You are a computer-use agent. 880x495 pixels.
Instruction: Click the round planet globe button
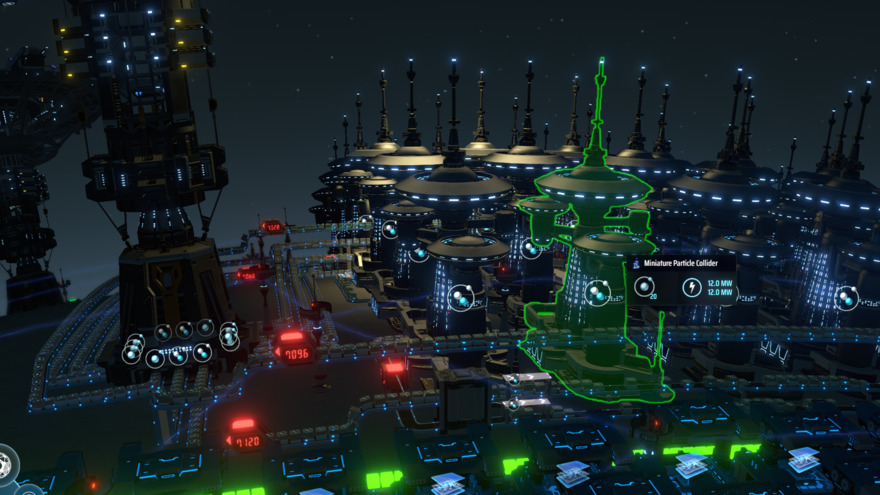coord(6,464)
